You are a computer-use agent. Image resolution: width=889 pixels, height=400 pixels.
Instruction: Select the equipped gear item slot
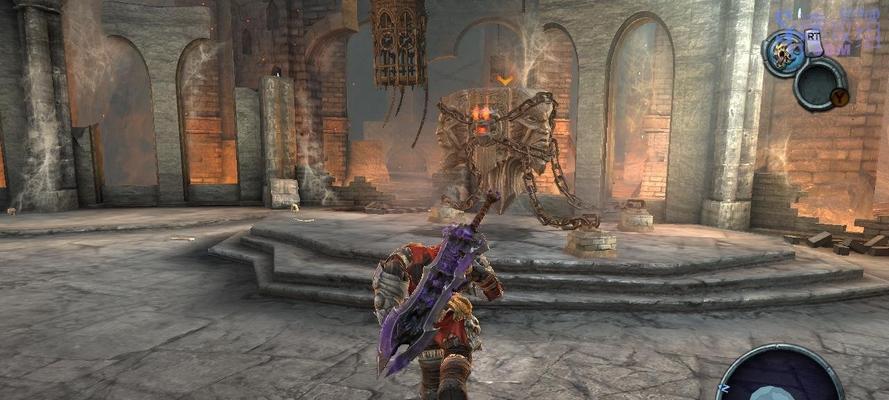784,53
